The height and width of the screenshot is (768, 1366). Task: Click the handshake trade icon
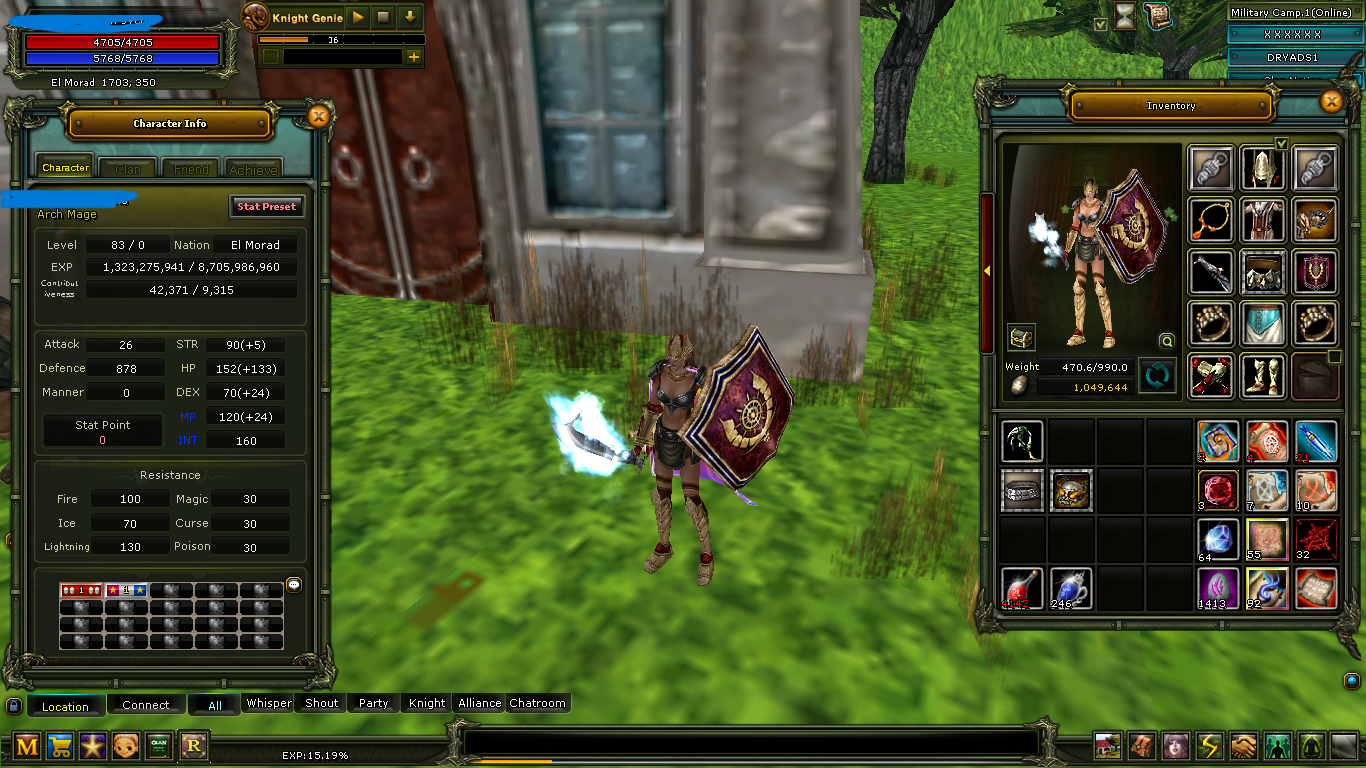click(1243, 747)
